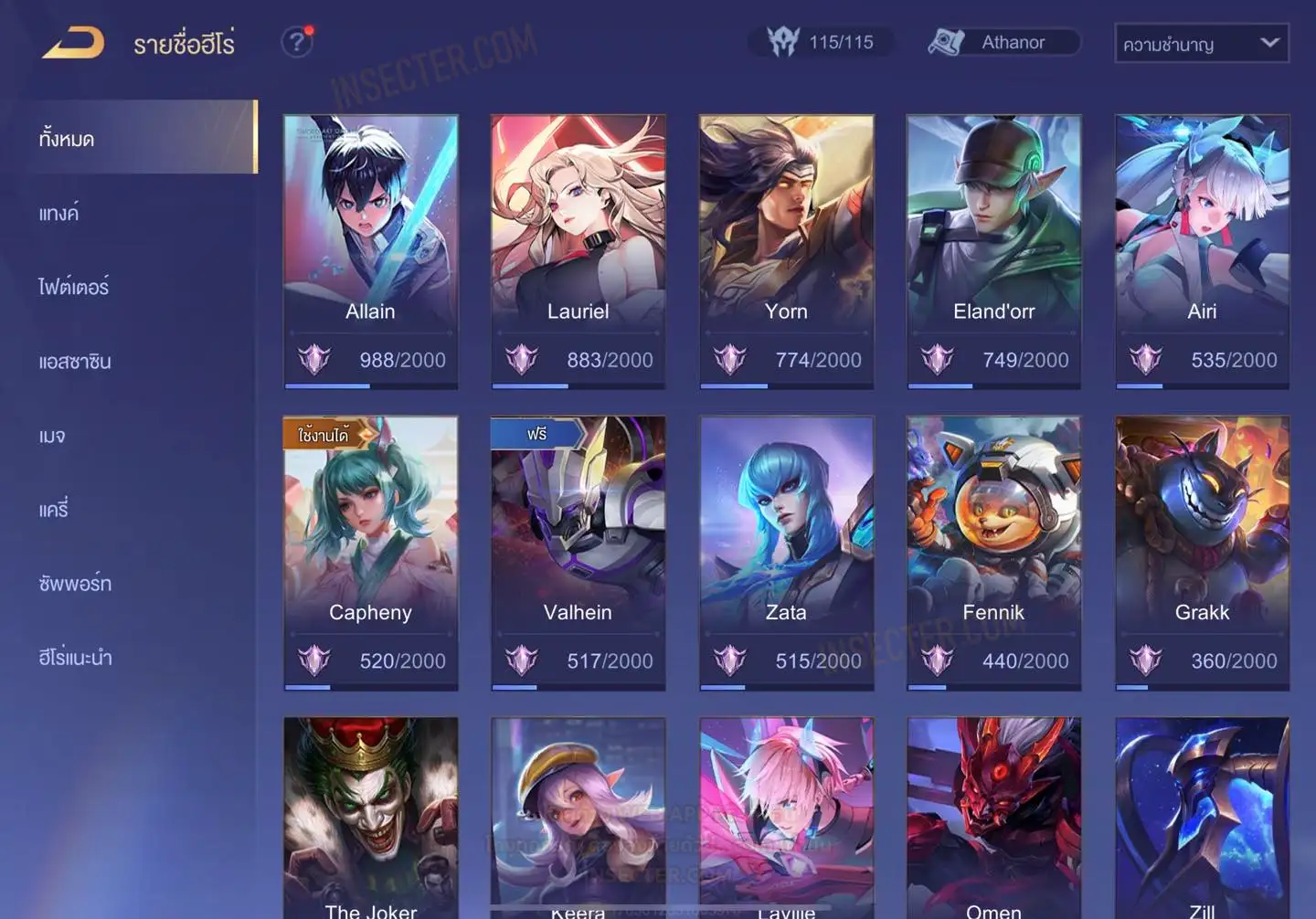Open the Capheny hero card
The height and width of the screenshot is (919, 1316).
(370, 553)
